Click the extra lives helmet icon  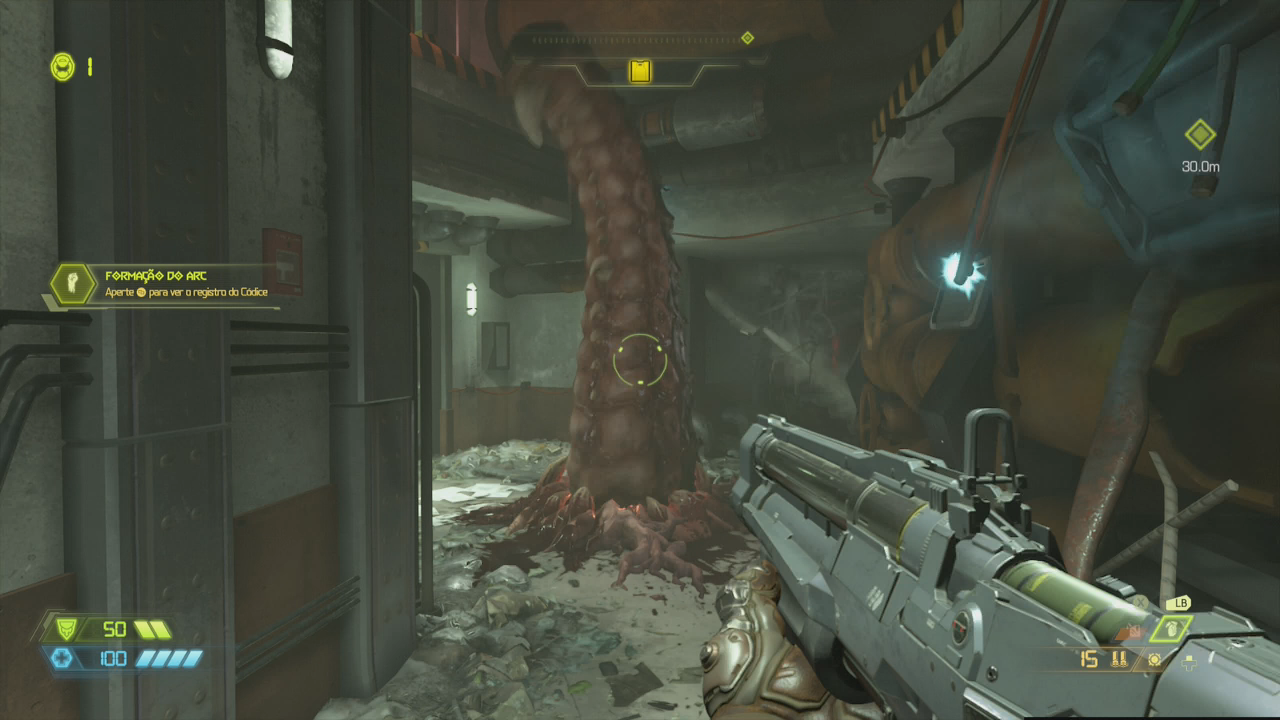coord(62,67)
